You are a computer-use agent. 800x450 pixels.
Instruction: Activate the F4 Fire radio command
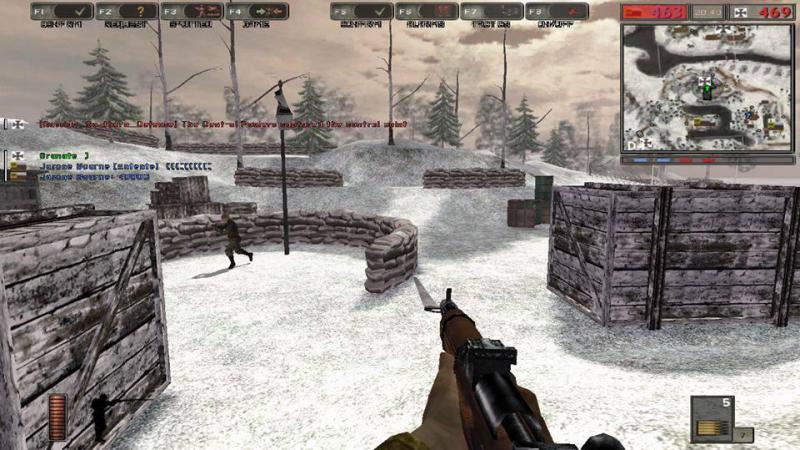256,11
